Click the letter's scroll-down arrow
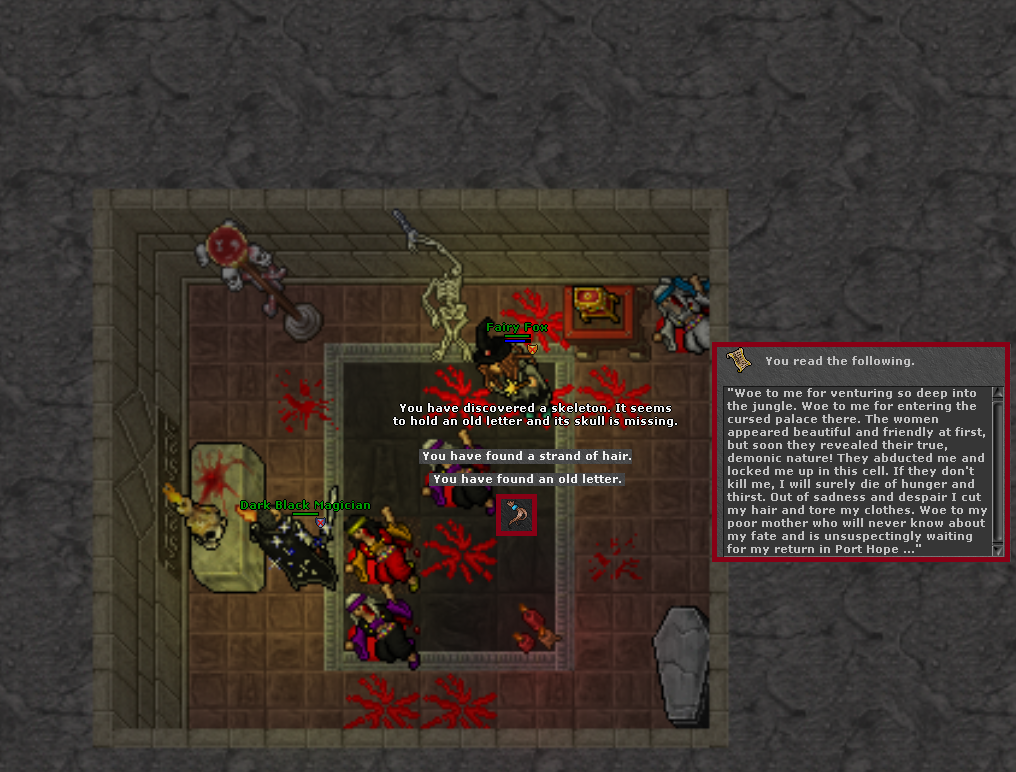 click(997, 549)
